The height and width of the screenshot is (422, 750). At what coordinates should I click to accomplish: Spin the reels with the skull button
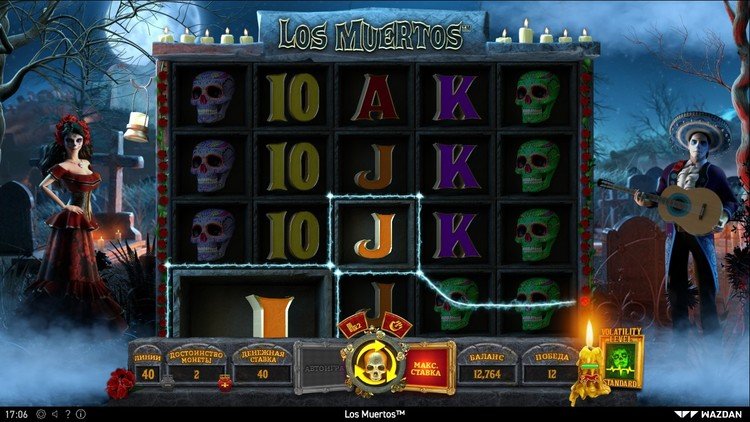373,367
